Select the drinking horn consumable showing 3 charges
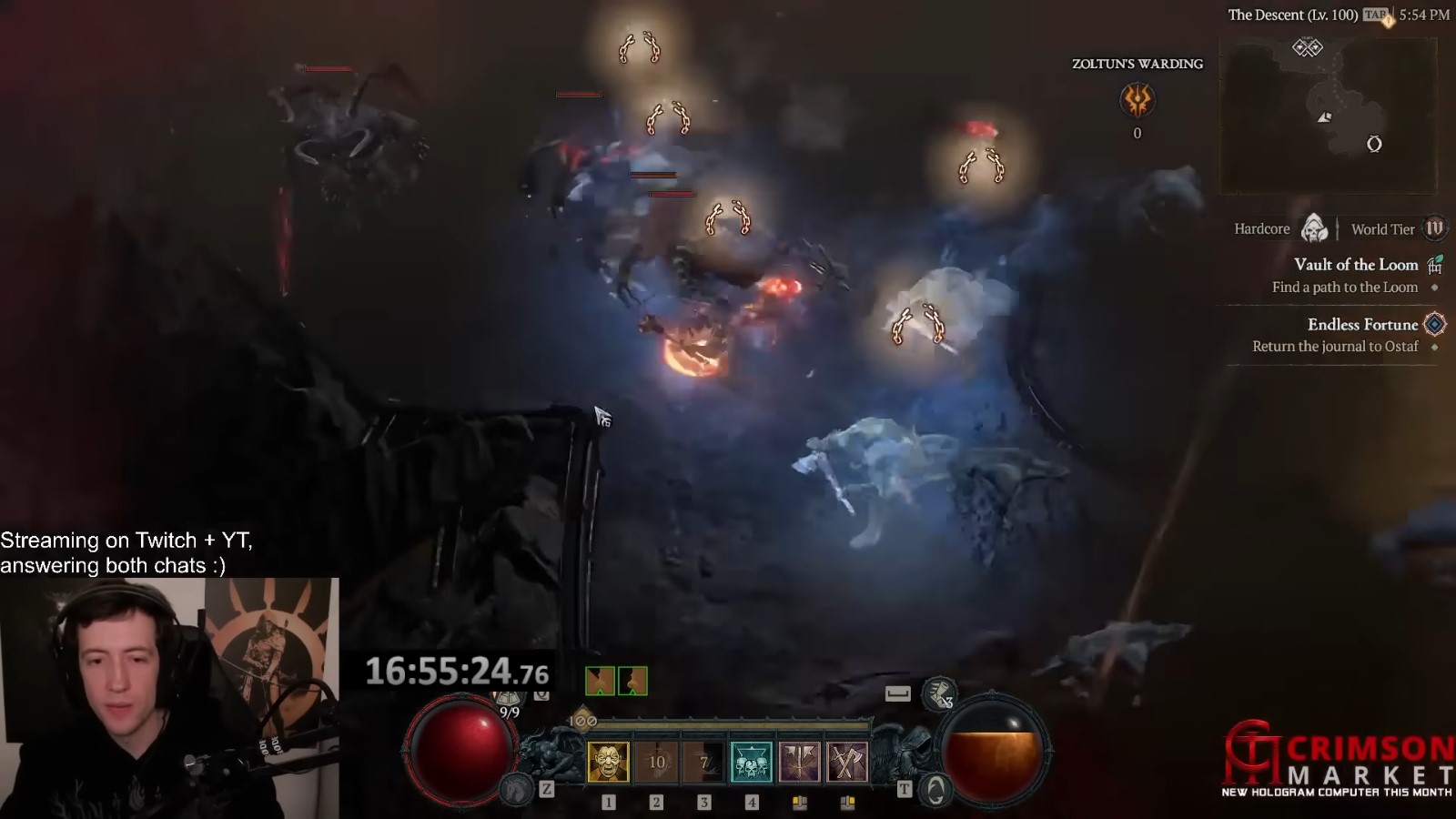The width and height of the screenshot is (1456, 819). pyautogui.click(x=939, y=694)
